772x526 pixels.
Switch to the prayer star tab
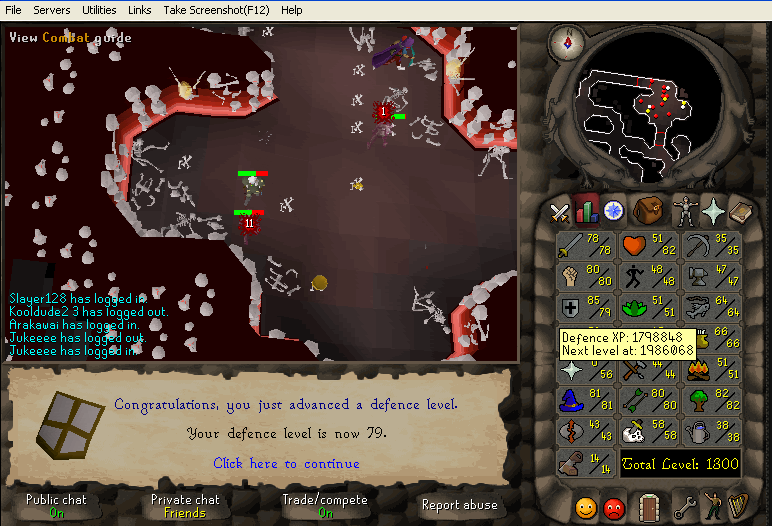(x=714, y=211)
